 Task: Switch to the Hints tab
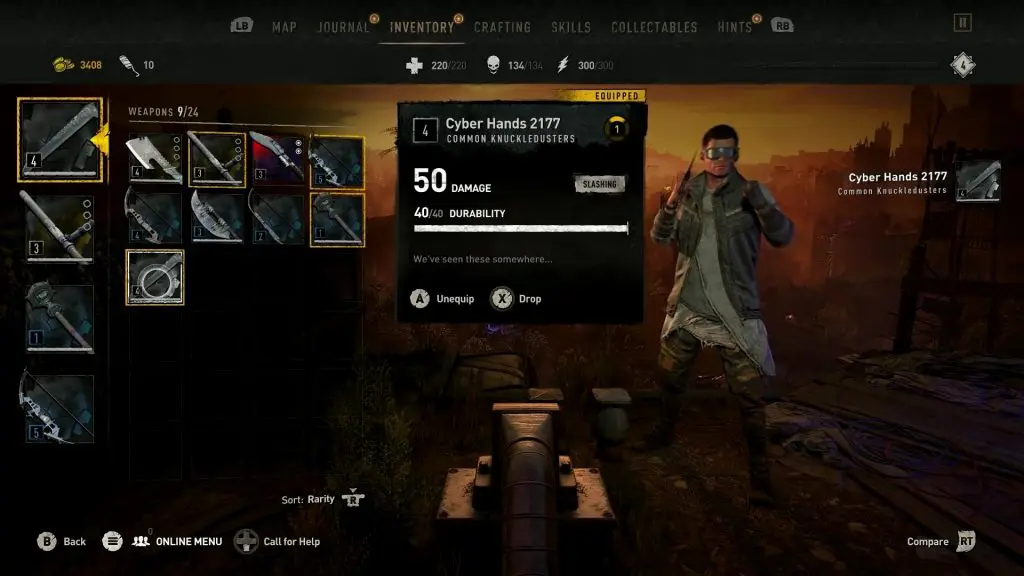[x=734, y=27]
